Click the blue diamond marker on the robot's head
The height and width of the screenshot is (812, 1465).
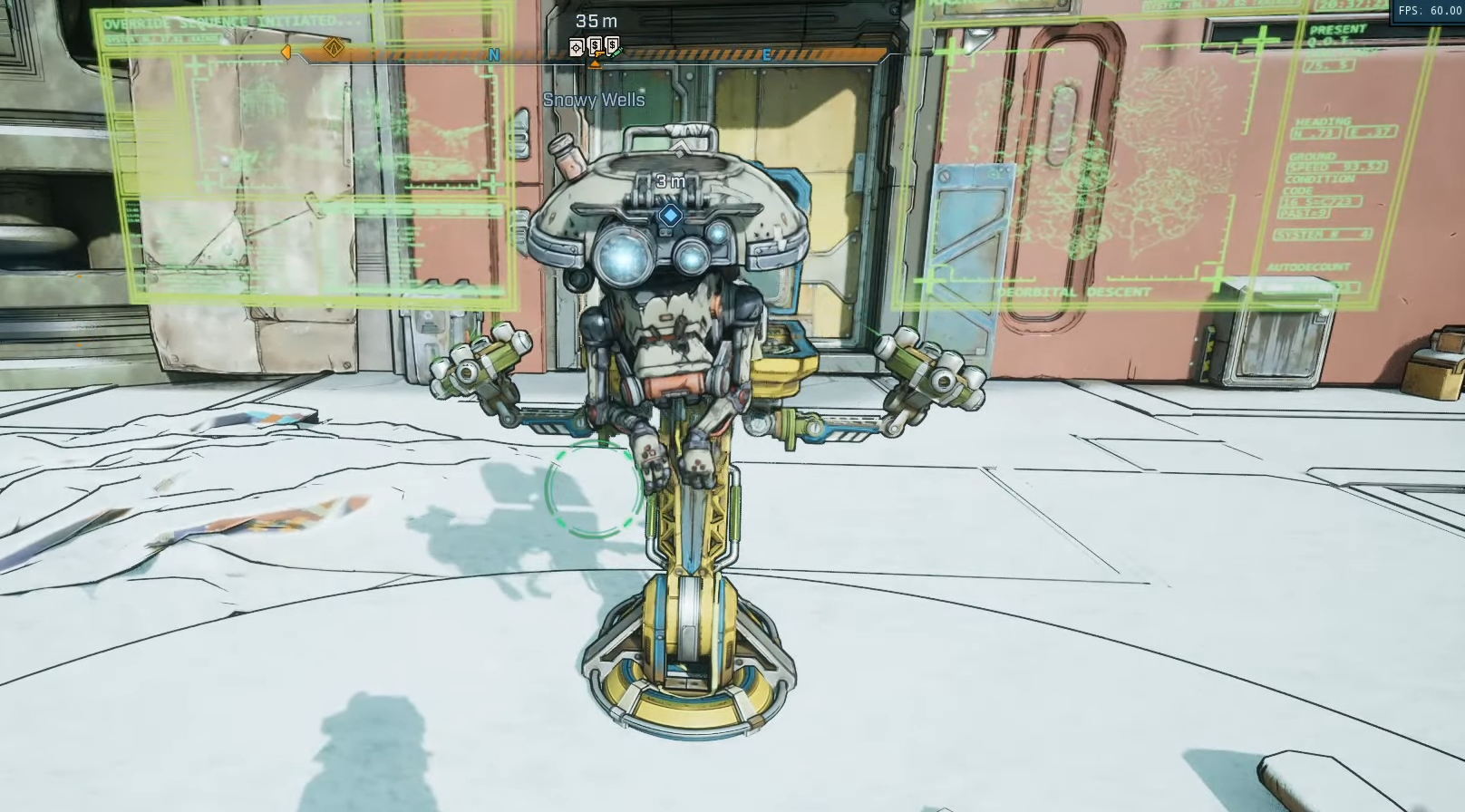click(670, 216)
